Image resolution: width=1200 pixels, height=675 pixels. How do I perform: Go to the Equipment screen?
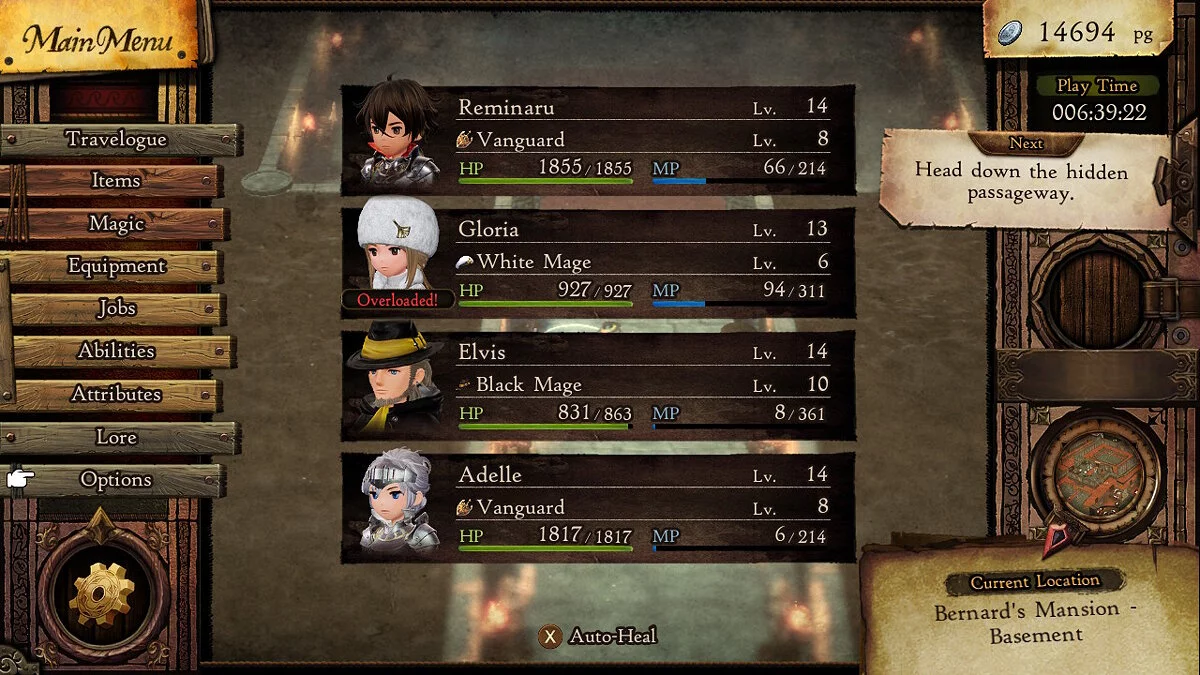(116, 266)
